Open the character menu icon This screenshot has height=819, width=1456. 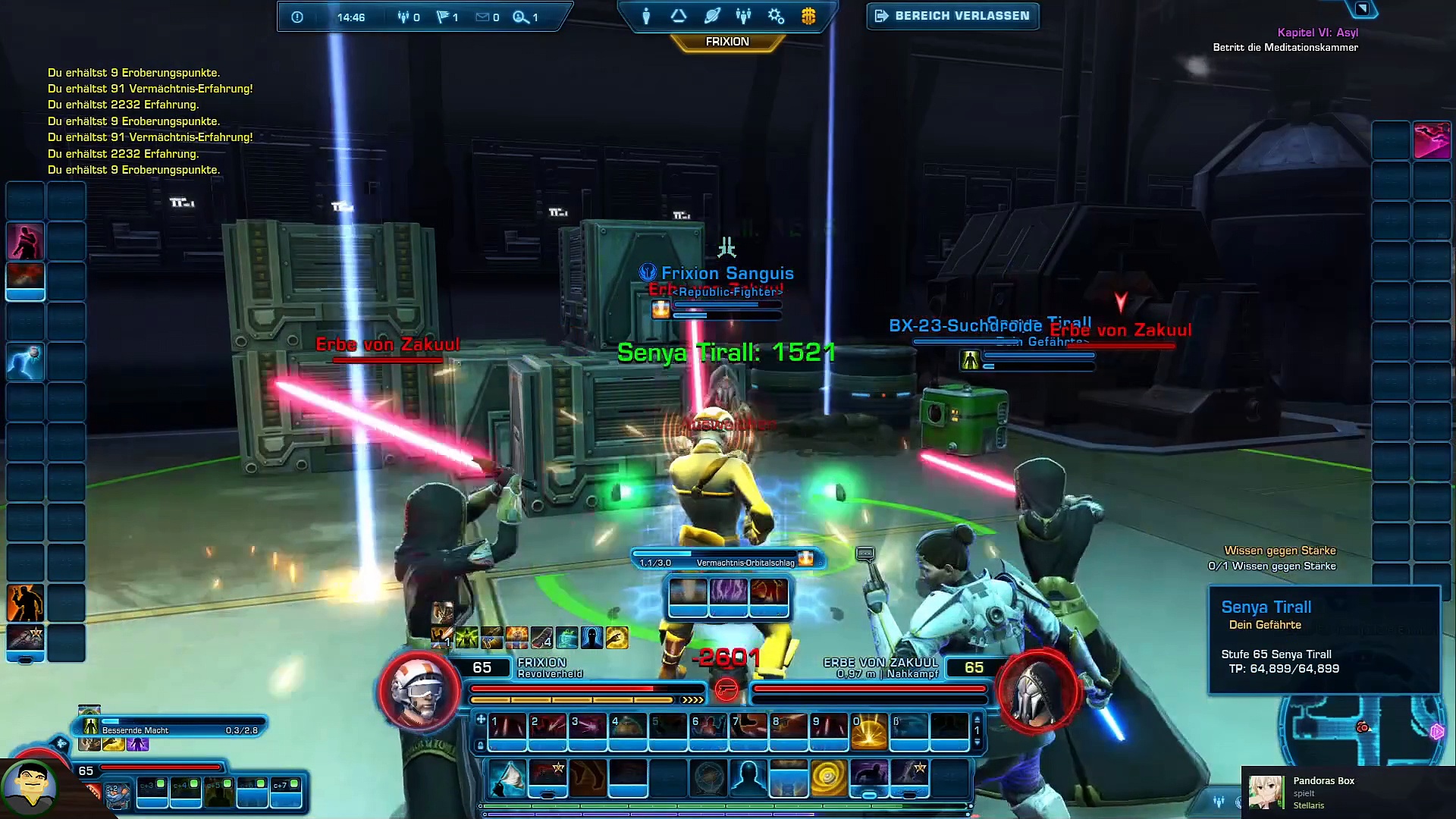pos(646,16)
